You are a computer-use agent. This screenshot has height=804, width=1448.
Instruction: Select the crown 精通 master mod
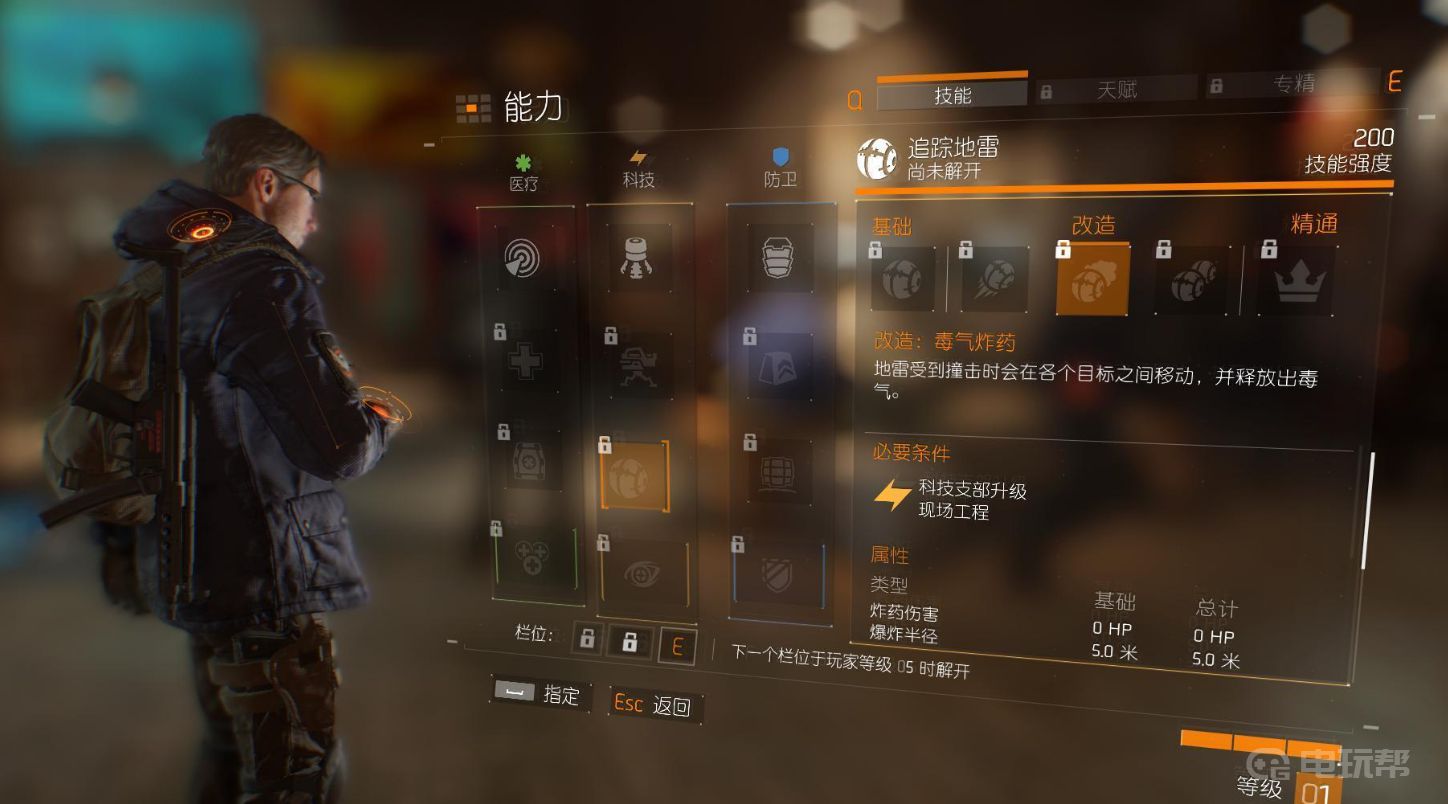point(1296,282)
